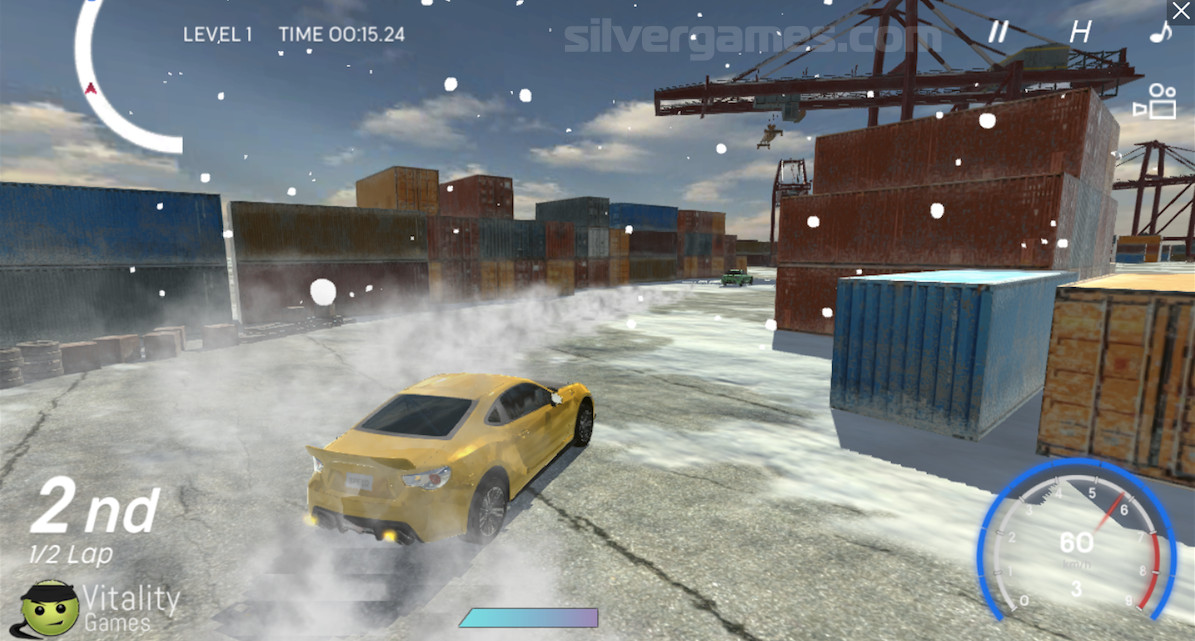Viewport: 1195px width, 641px height.
Task: Toggle the music note icon
Action: [x=1160, y=31]
